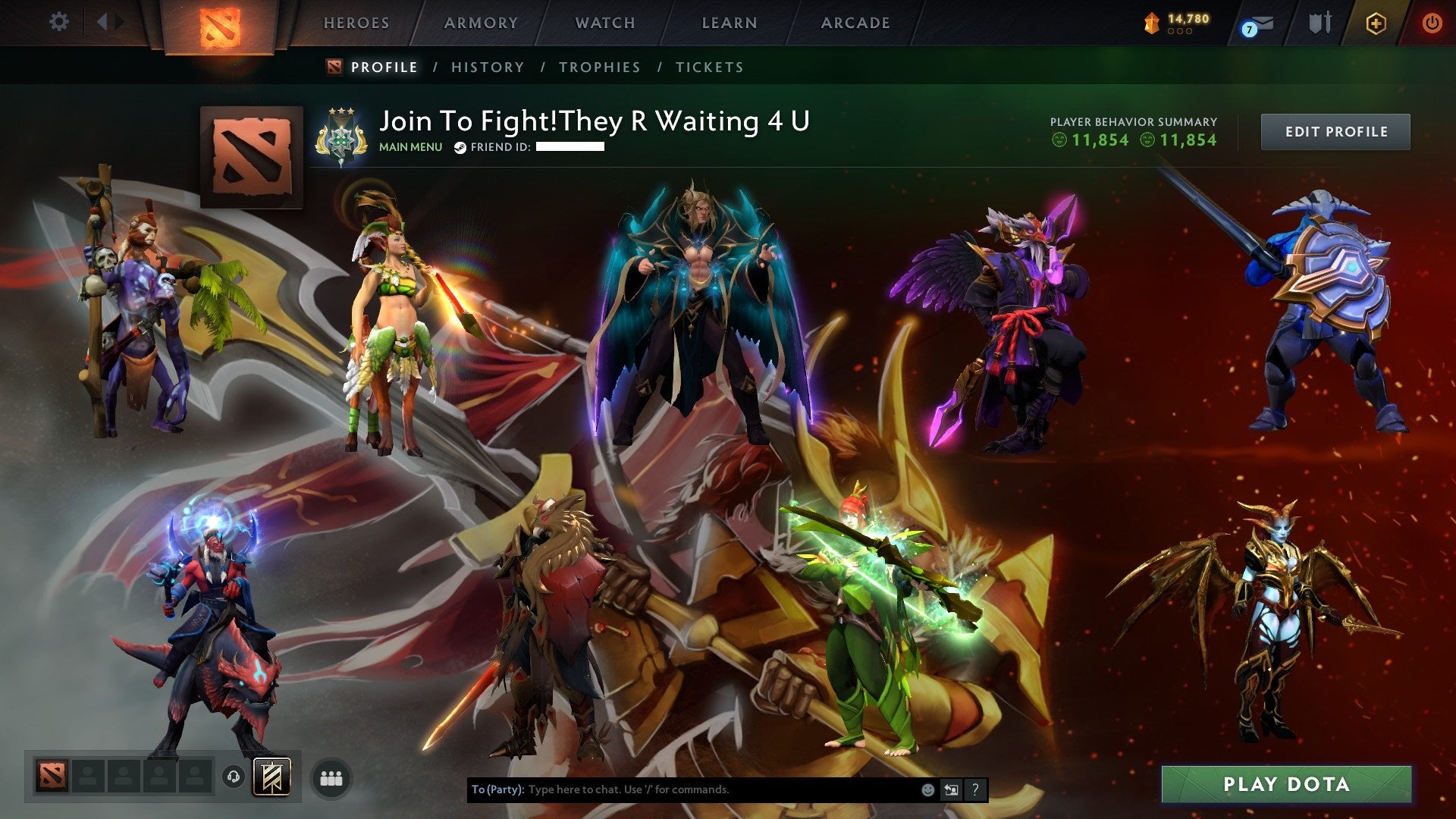Click the EDIT PROFILE button
This screenshot has width=1456, height=819.
click(x=1335, y=130)
